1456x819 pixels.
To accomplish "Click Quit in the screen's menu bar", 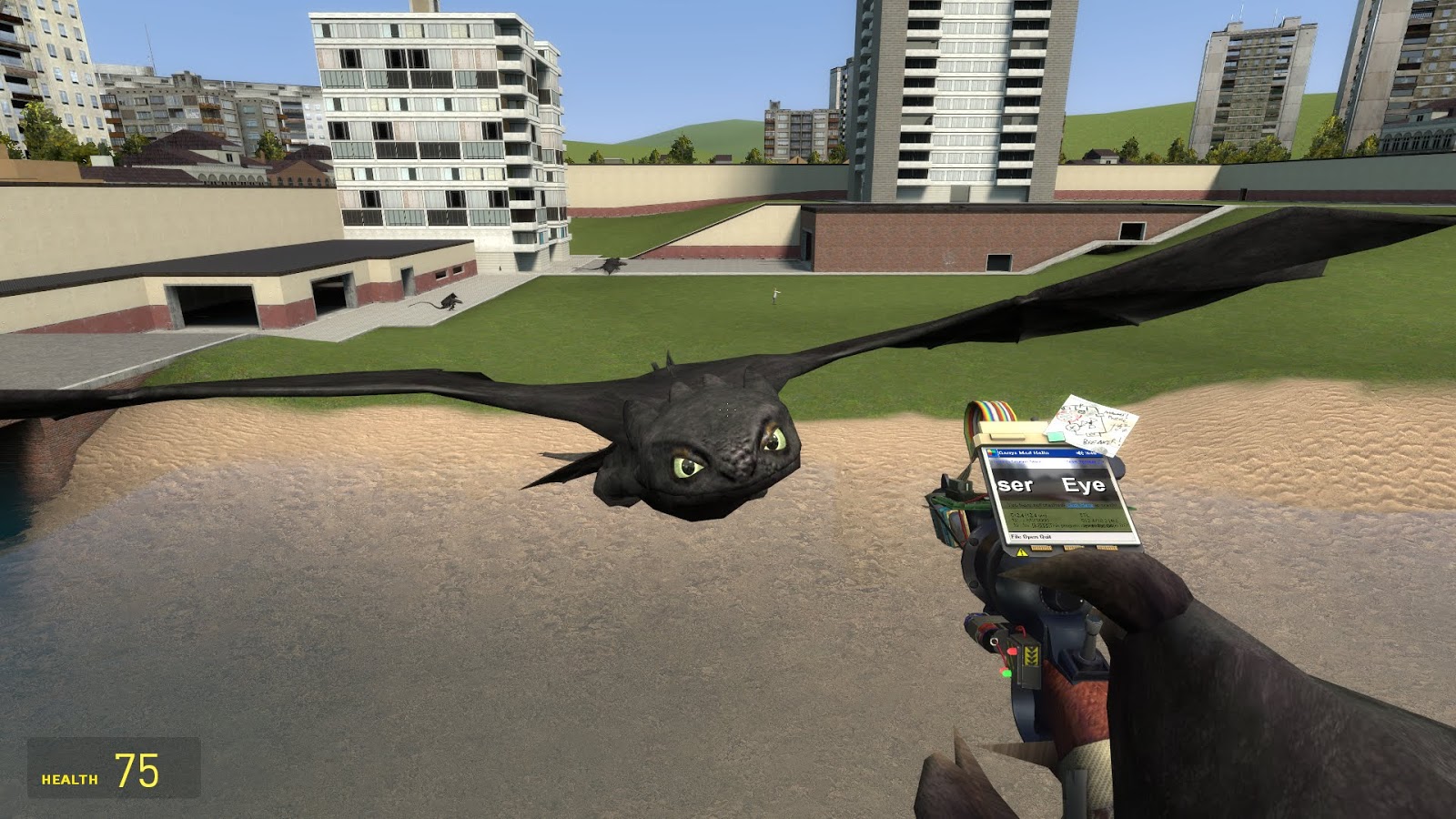I will pos(1044,537).
